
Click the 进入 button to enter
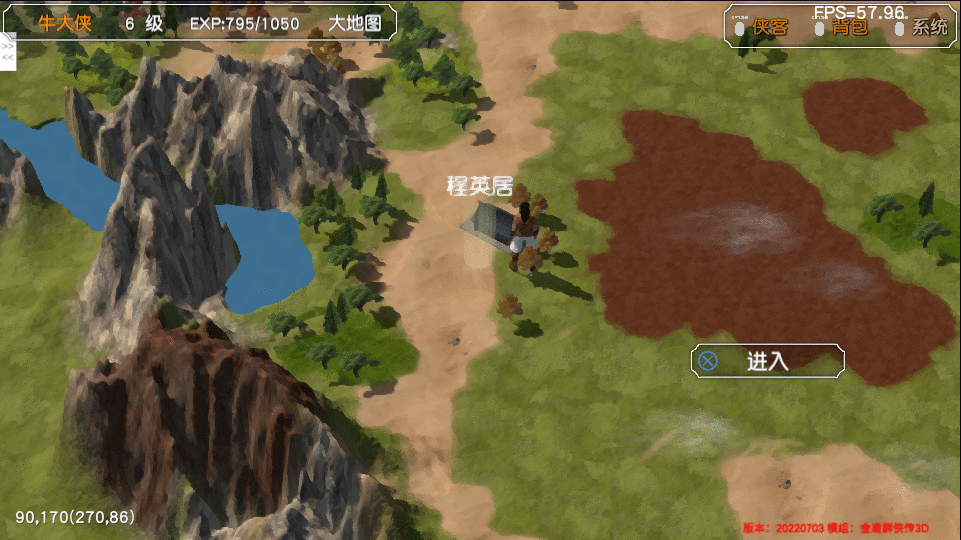[767, 361]
